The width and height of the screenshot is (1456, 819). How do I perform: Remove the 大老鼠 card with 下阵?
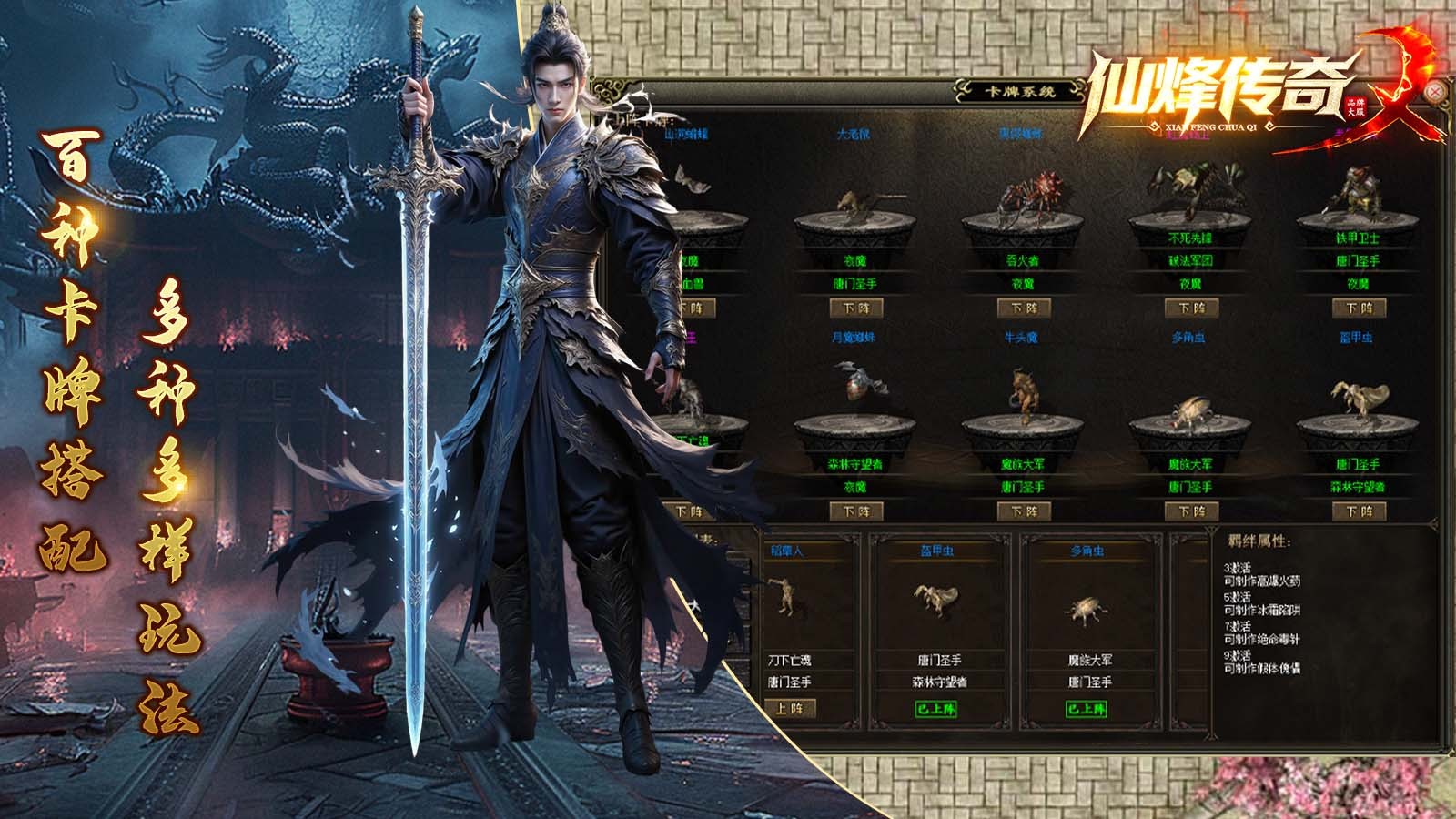[x=855, y=308]
